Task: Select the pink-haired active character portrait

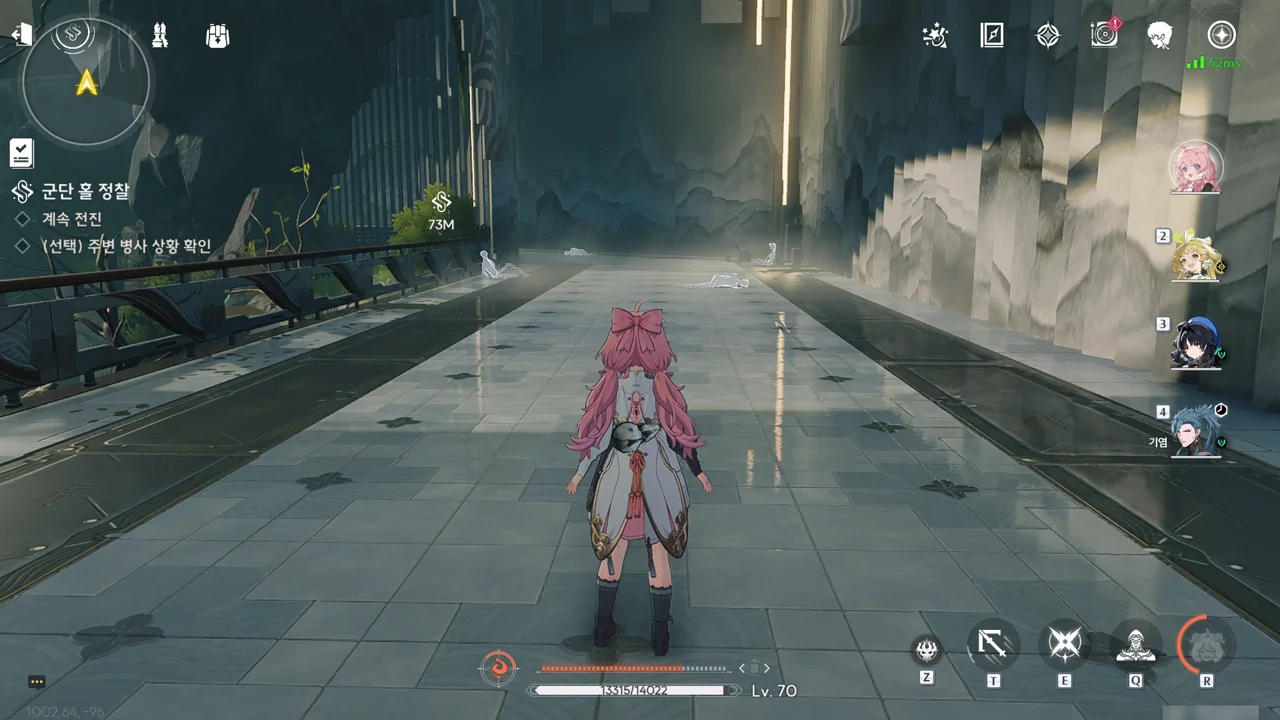Action: click(1195, 167)
